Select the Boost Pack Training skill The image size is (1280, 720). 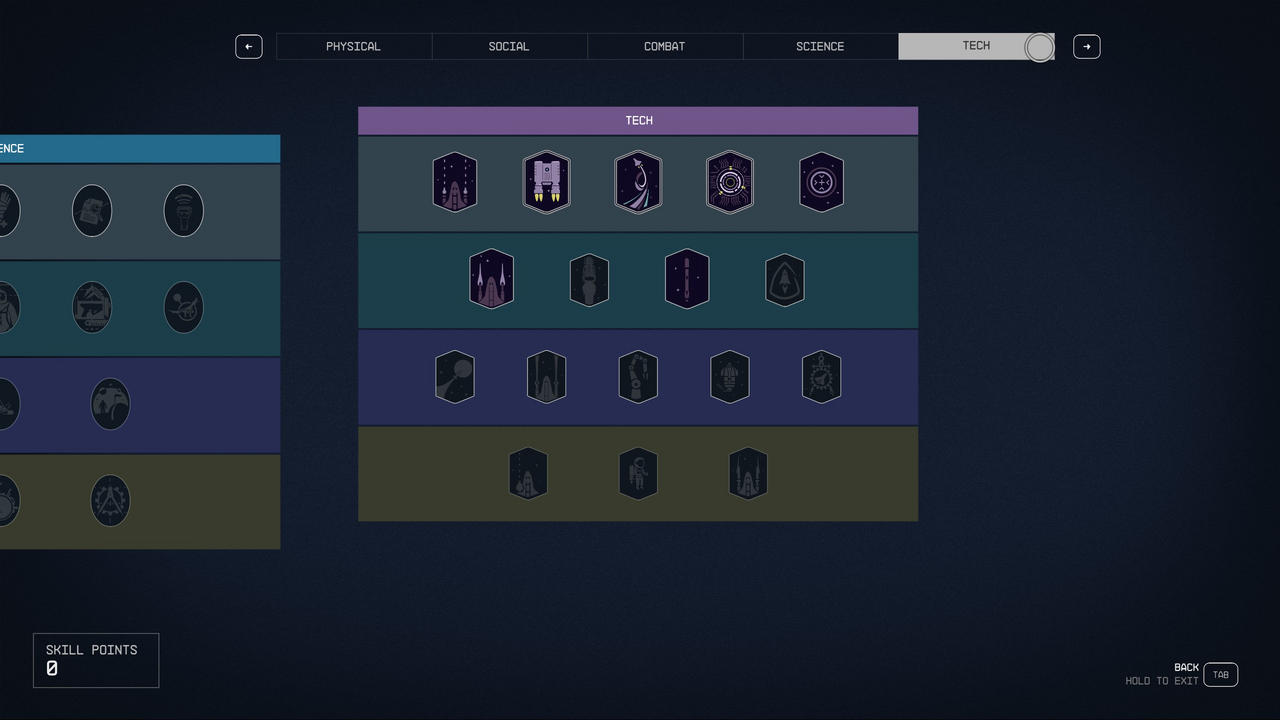pos(546,182)
